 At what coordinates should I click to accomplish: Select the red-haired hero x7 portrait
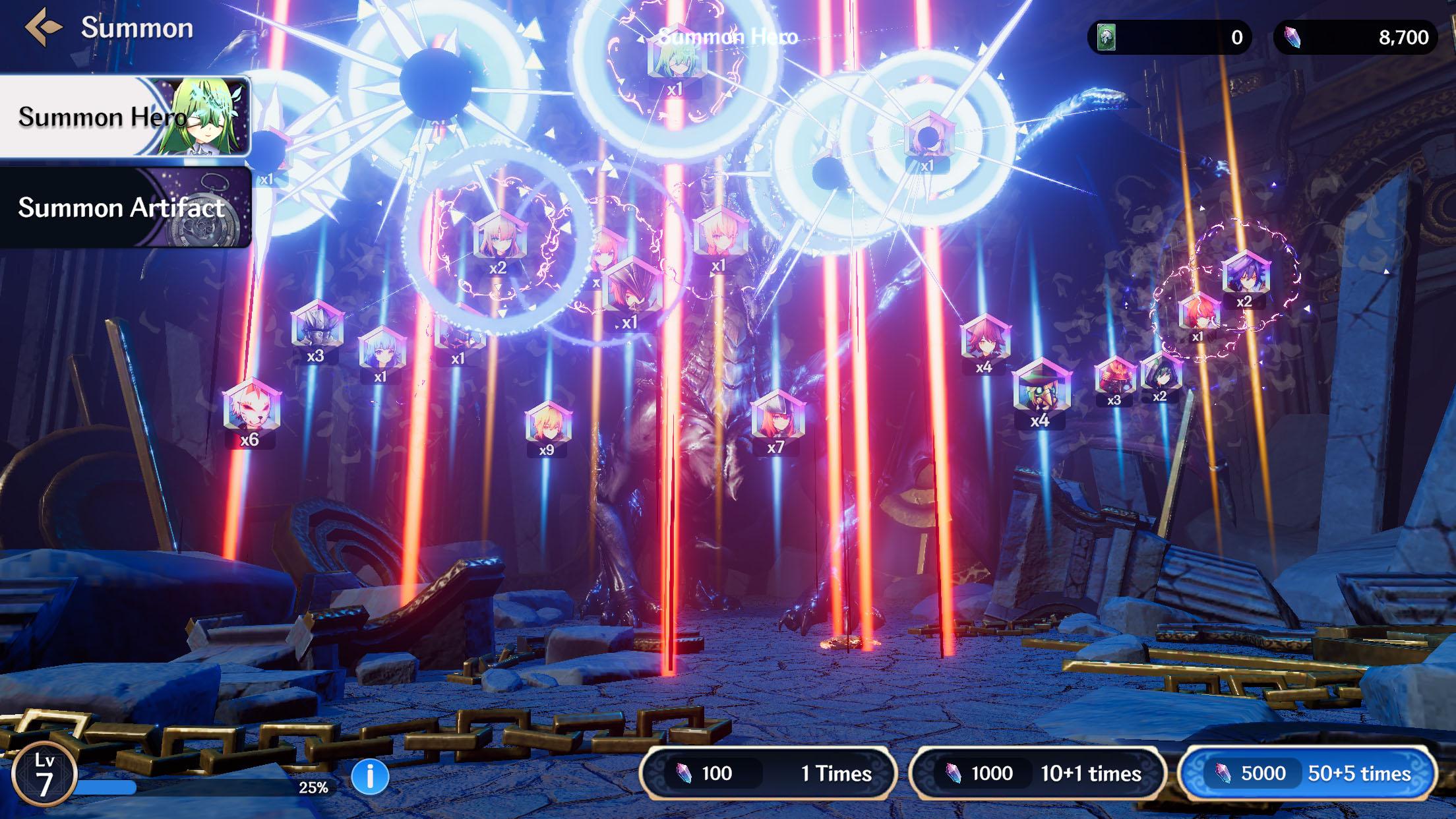(x=777, y=415)
